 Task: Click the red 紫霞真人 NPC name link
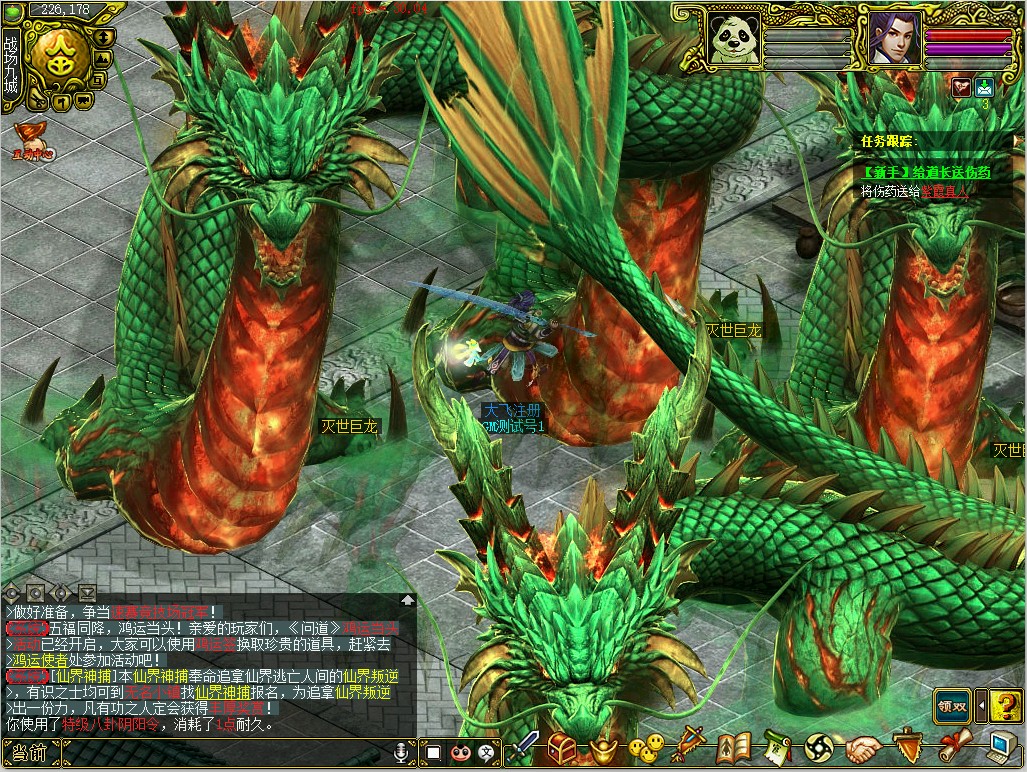[x=945, y=190]
